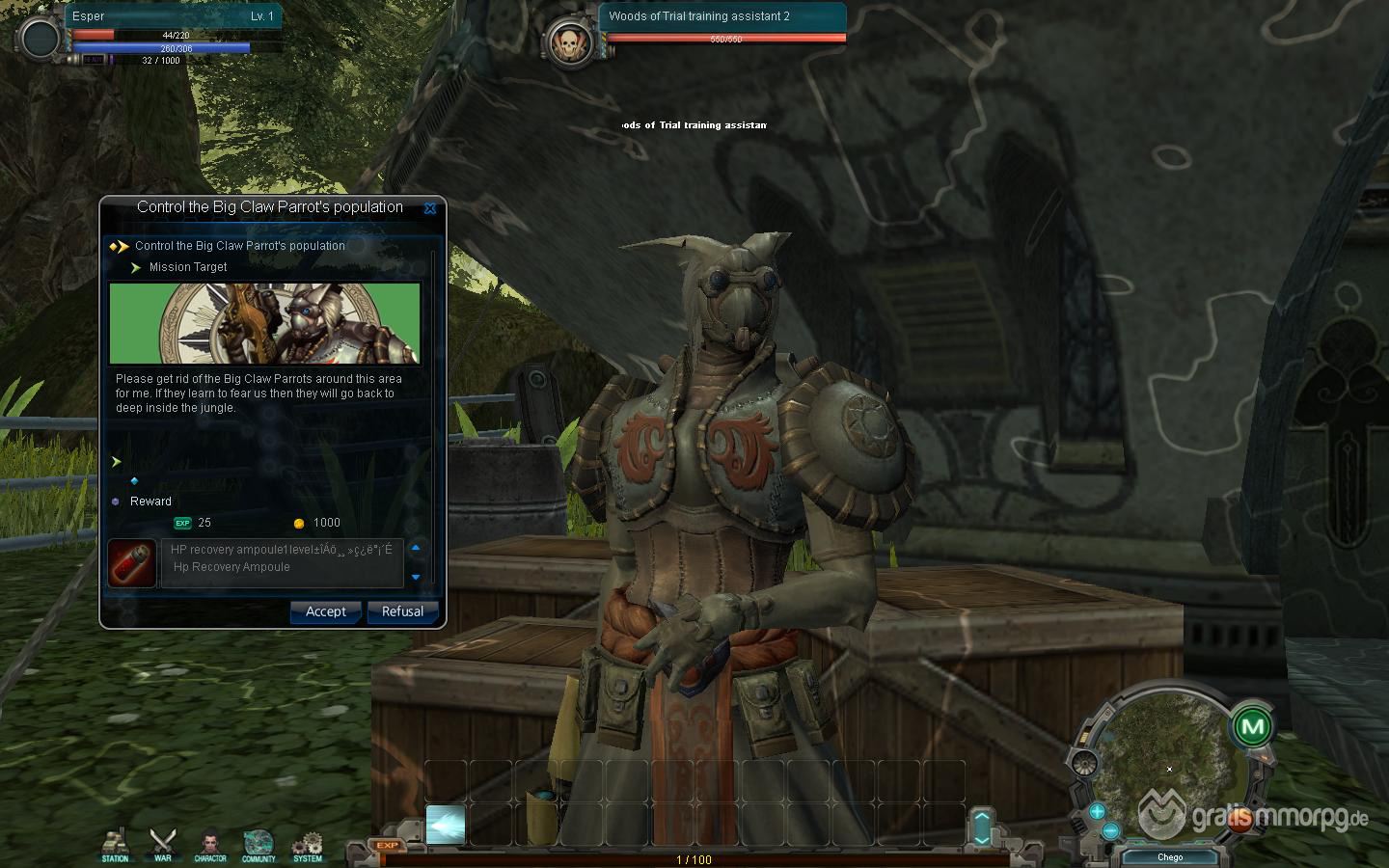The image size is (1389, 868).
Task: Click the circular minimap
Action: pyautogui.click(x=1169, y=762)
